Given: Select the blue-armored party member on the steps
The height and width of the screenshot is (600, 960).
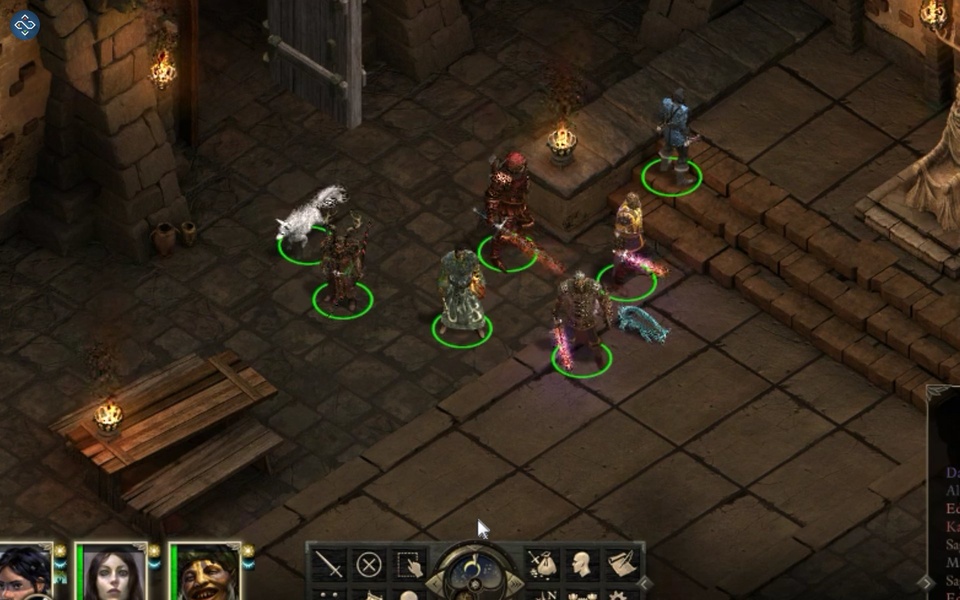Looking at the screenshot, I should click(x=673, y=133).
